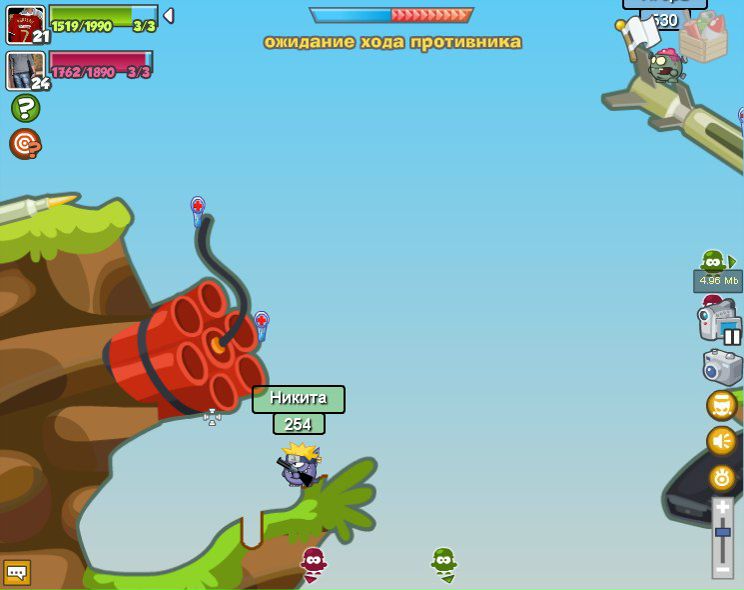744x590 pixels.
Task: Toggle the video camera recording button
Action: (718, 323)
